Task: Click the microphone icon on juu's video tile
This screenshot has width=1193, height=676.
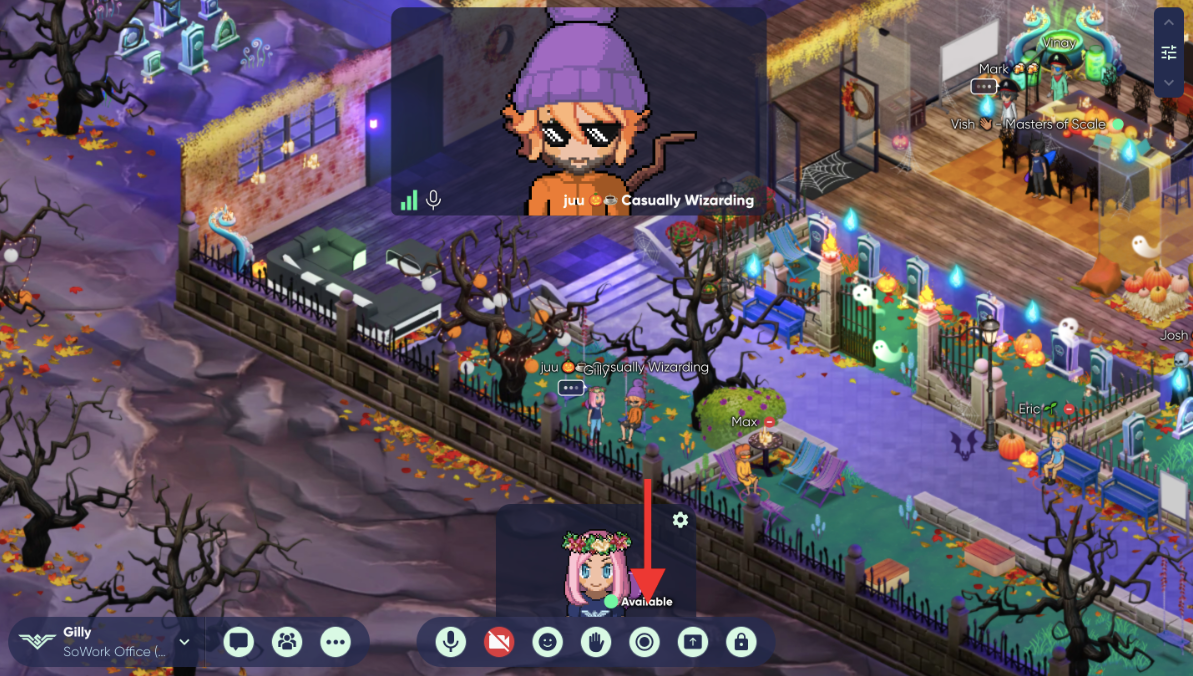Action: coord(433,200)
